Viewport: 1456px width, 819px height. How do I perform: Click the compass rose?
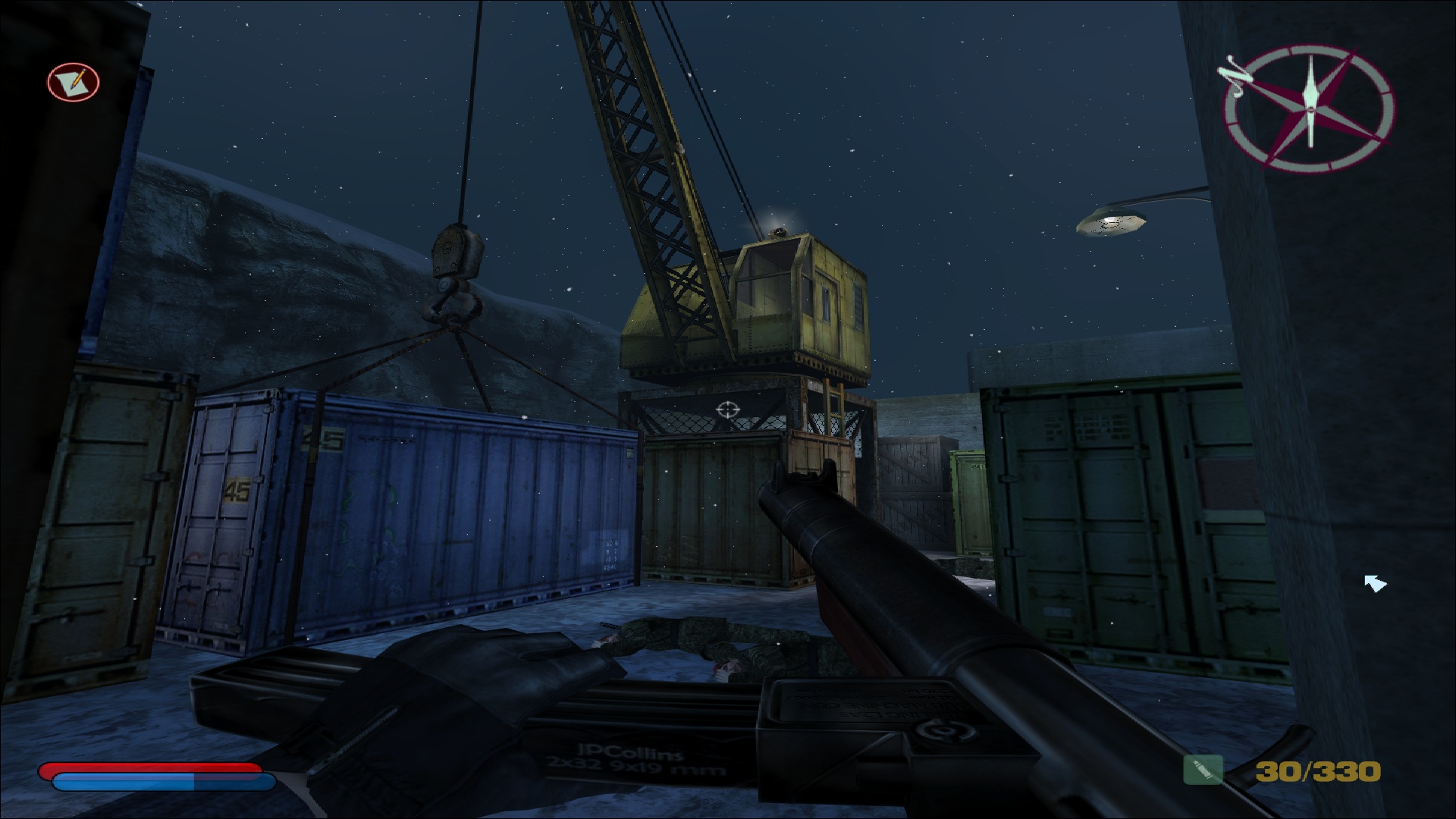(x=1310, y=108)
